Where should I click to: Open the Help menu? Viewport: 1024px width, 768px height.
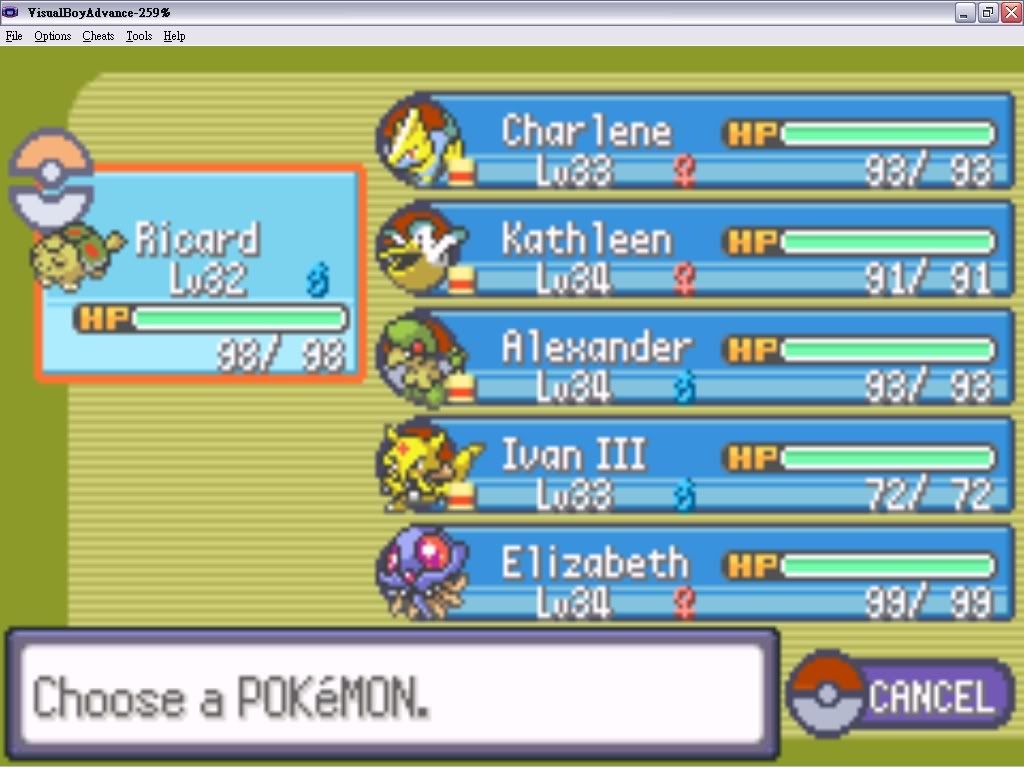(x=174, y=36)
